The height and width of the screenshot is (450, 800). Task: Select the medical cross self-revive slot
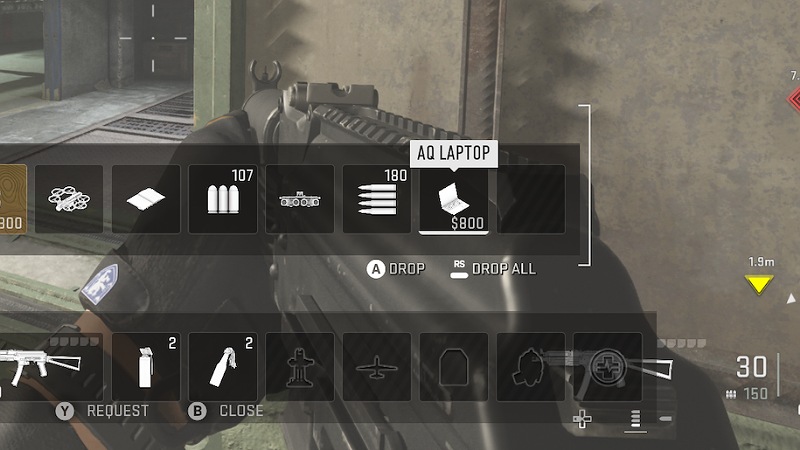click(607, 366)
